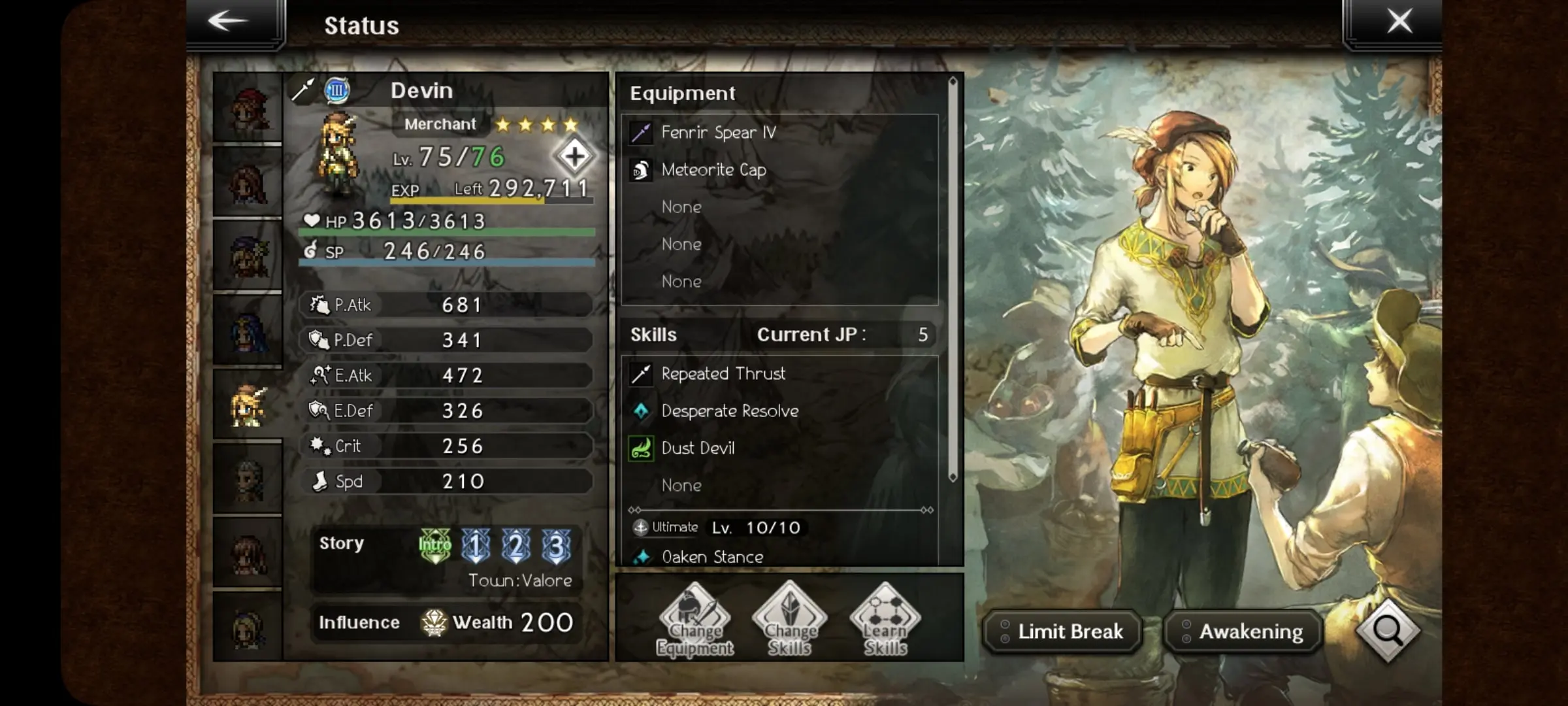The height and width of the screenshot is (706, 1568).
Task: Open Change Skills
Action: click(789, 620)
